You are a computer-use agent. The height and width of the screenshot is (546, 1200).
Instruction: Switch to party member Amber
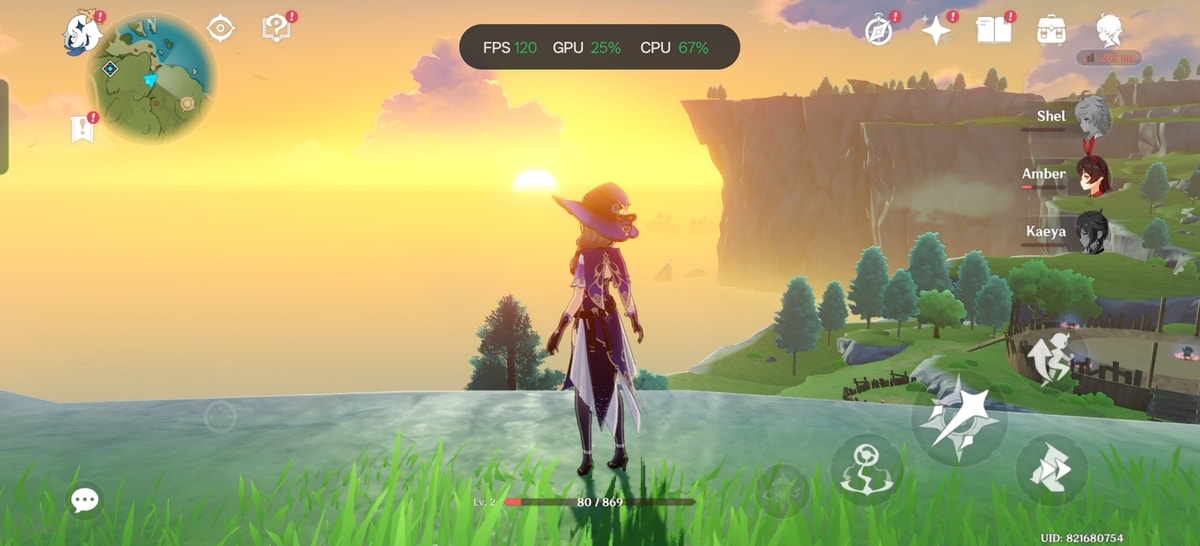tap(1090, 174)
